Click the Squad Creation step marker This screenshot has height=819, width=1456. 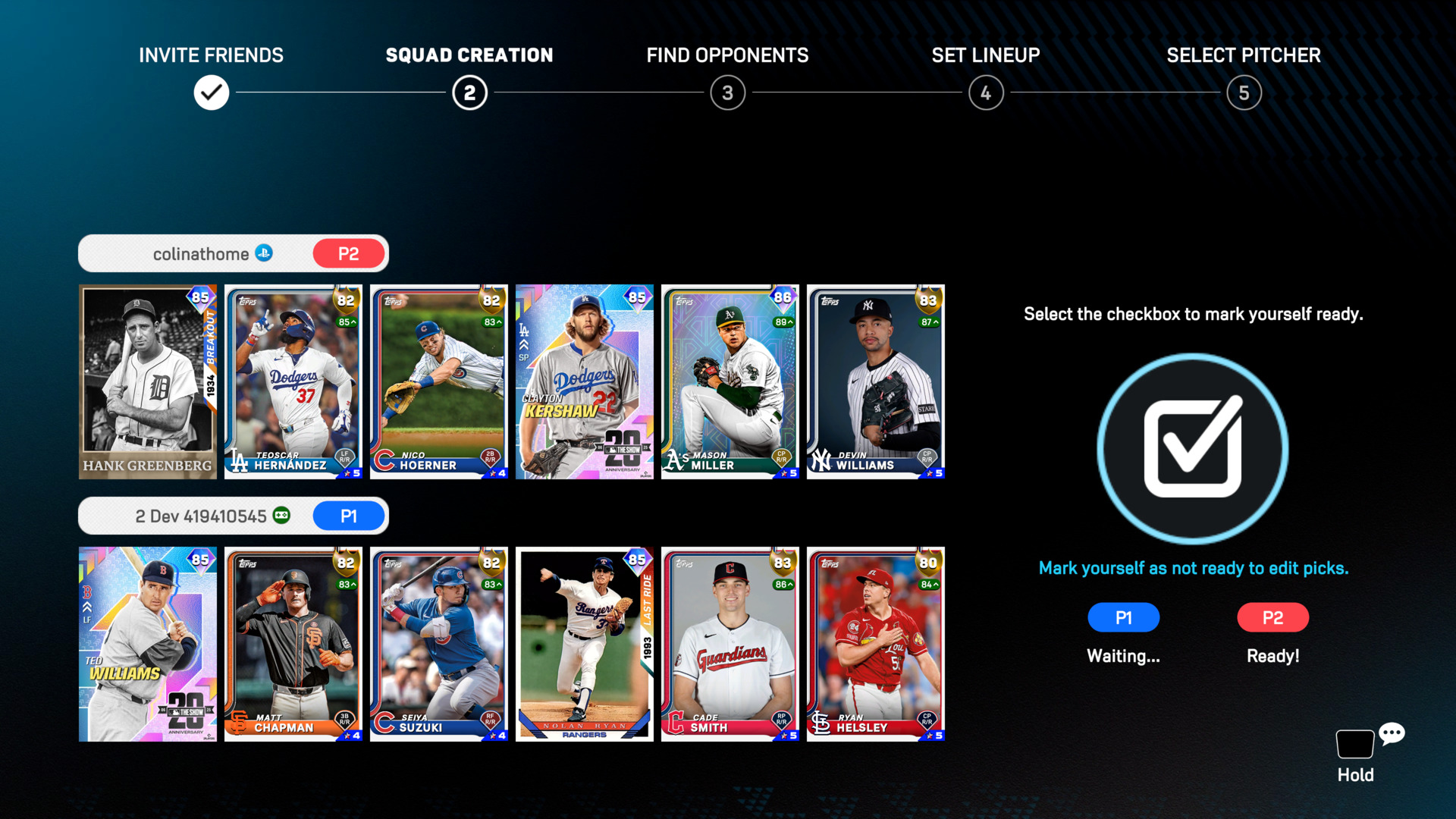coord(469,93)
